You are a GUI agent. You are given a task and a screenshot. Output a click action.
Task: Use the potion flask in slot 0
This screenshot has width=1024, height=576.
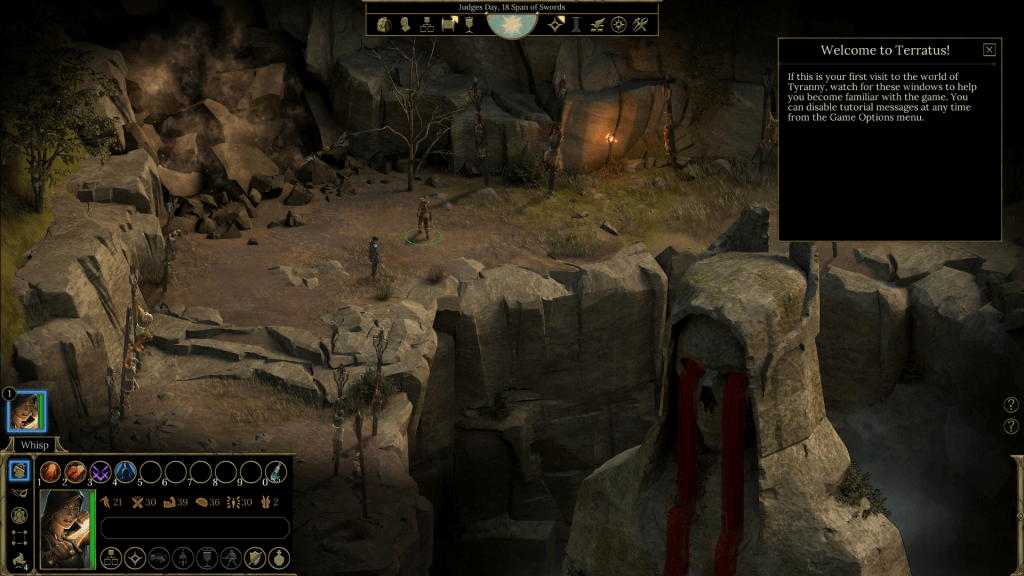(x=275, y=472)
